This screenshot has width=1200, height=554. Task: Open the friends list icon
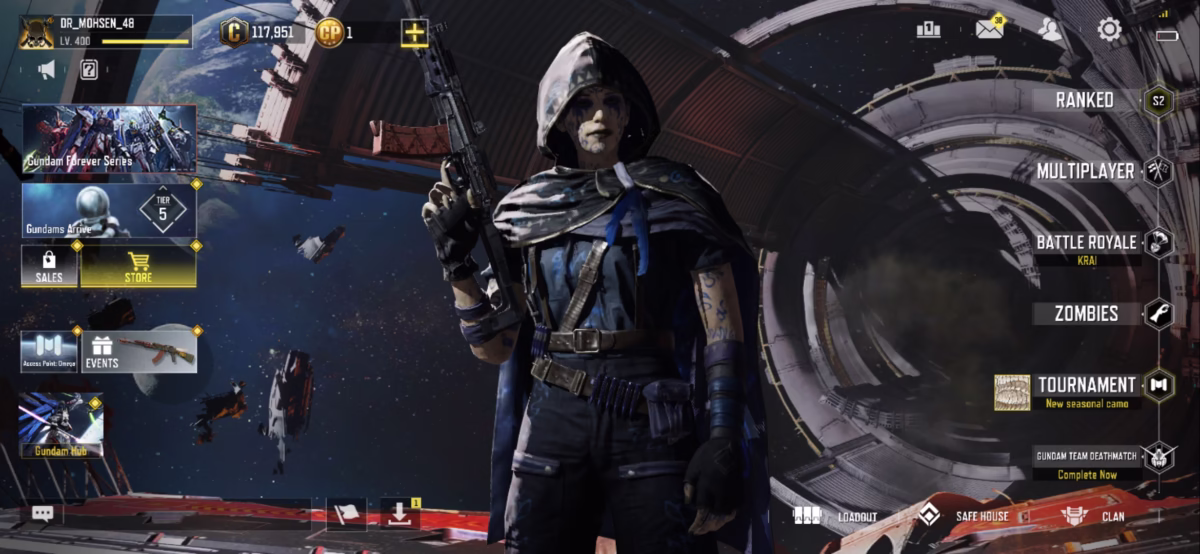coord(1050,29)
